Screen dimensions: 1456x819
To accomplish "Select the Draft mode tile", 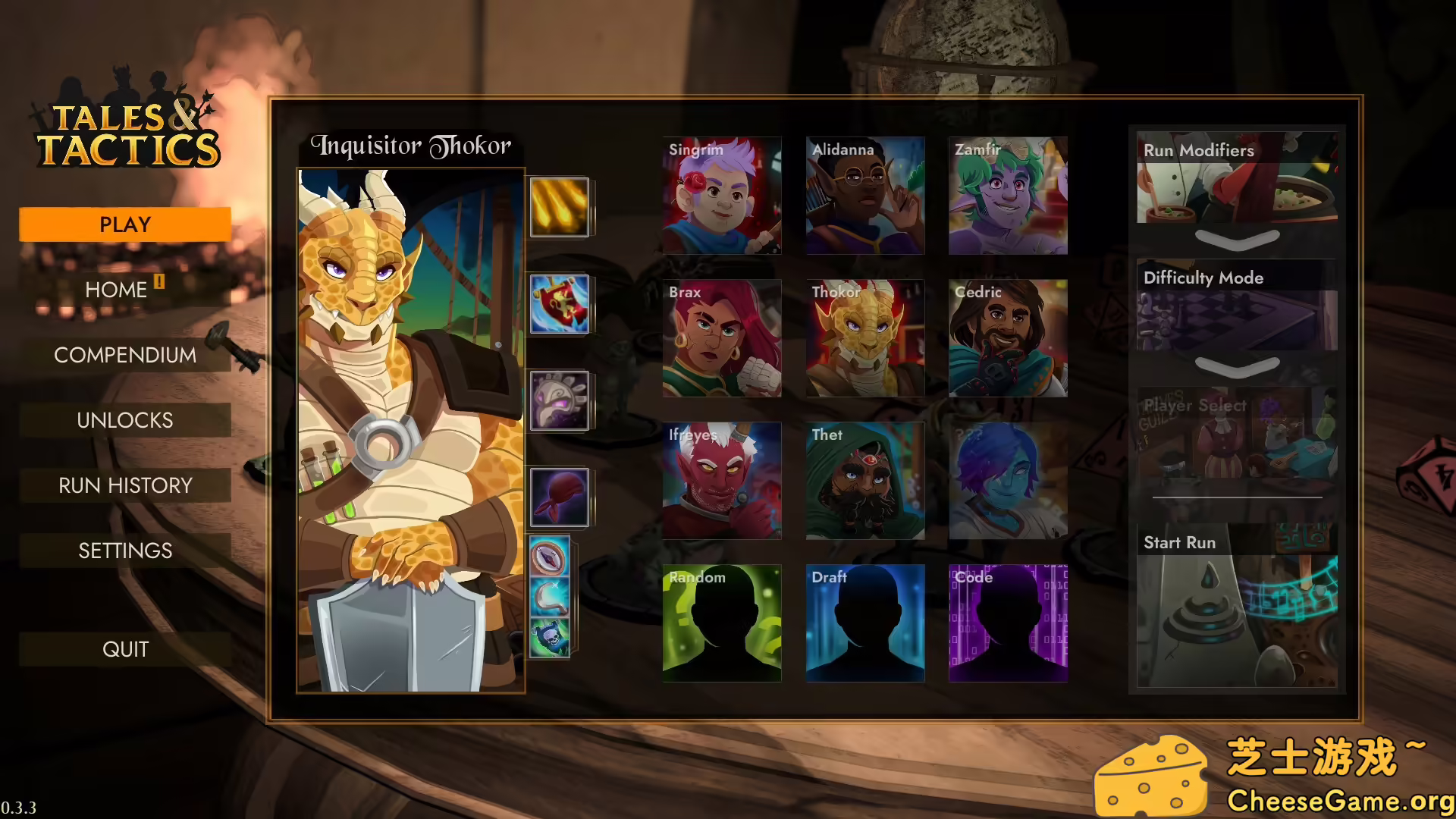I will pos(864,623).
